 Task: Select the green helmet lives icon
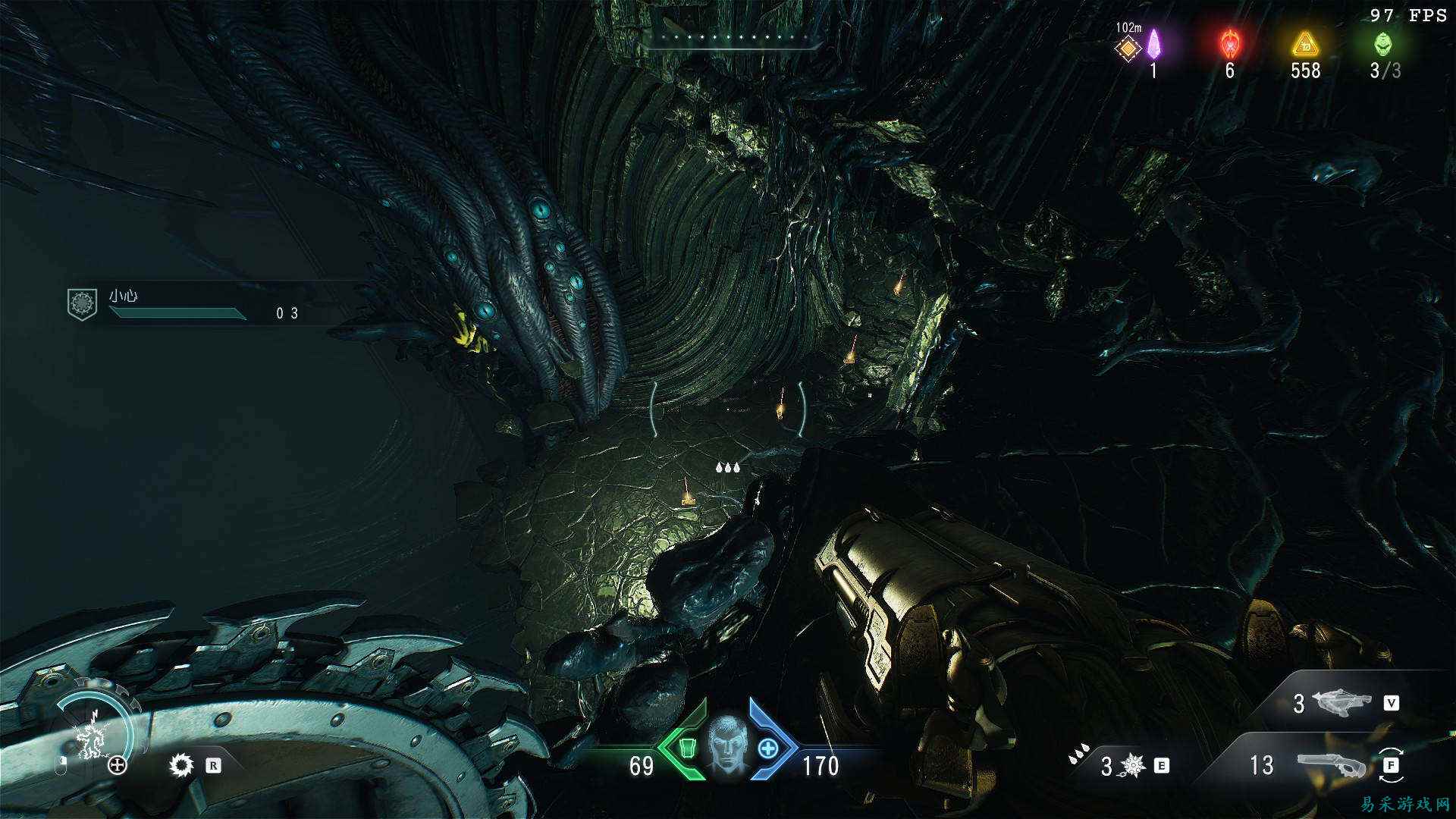1383,45
